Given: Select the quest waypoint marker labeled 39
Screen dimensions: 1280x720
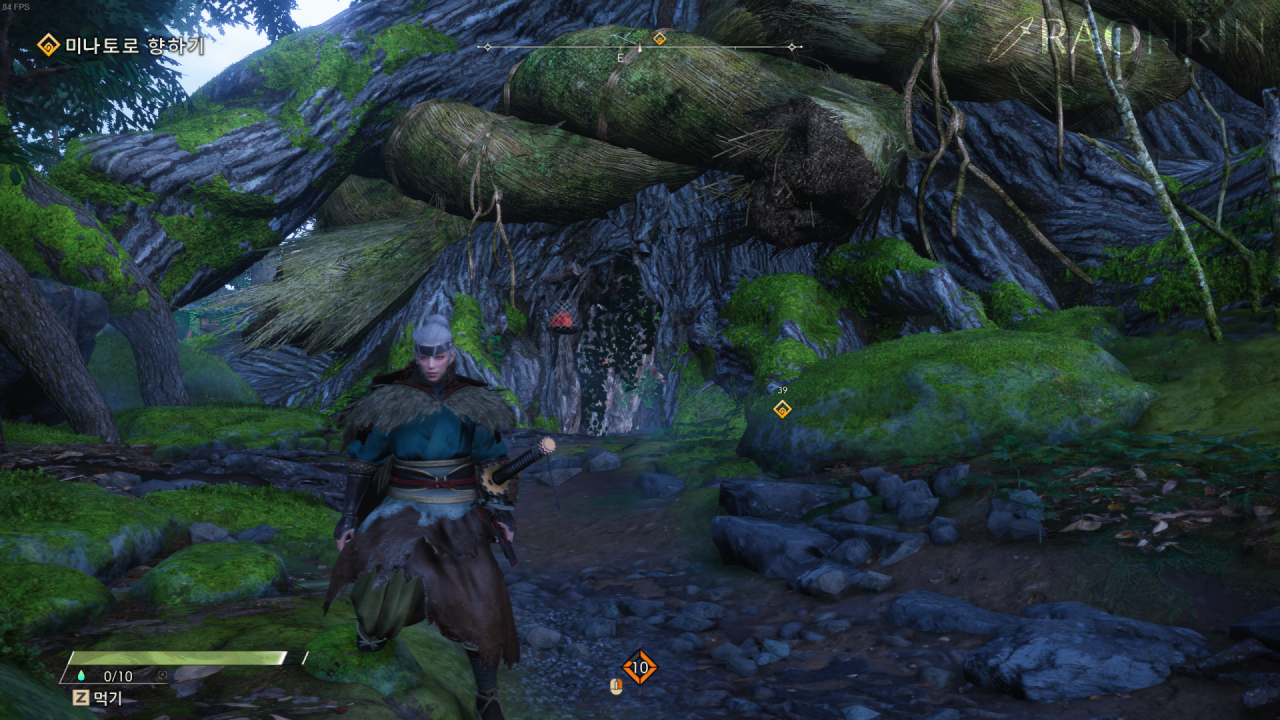Looking at the screenshot, I should 782,408.
